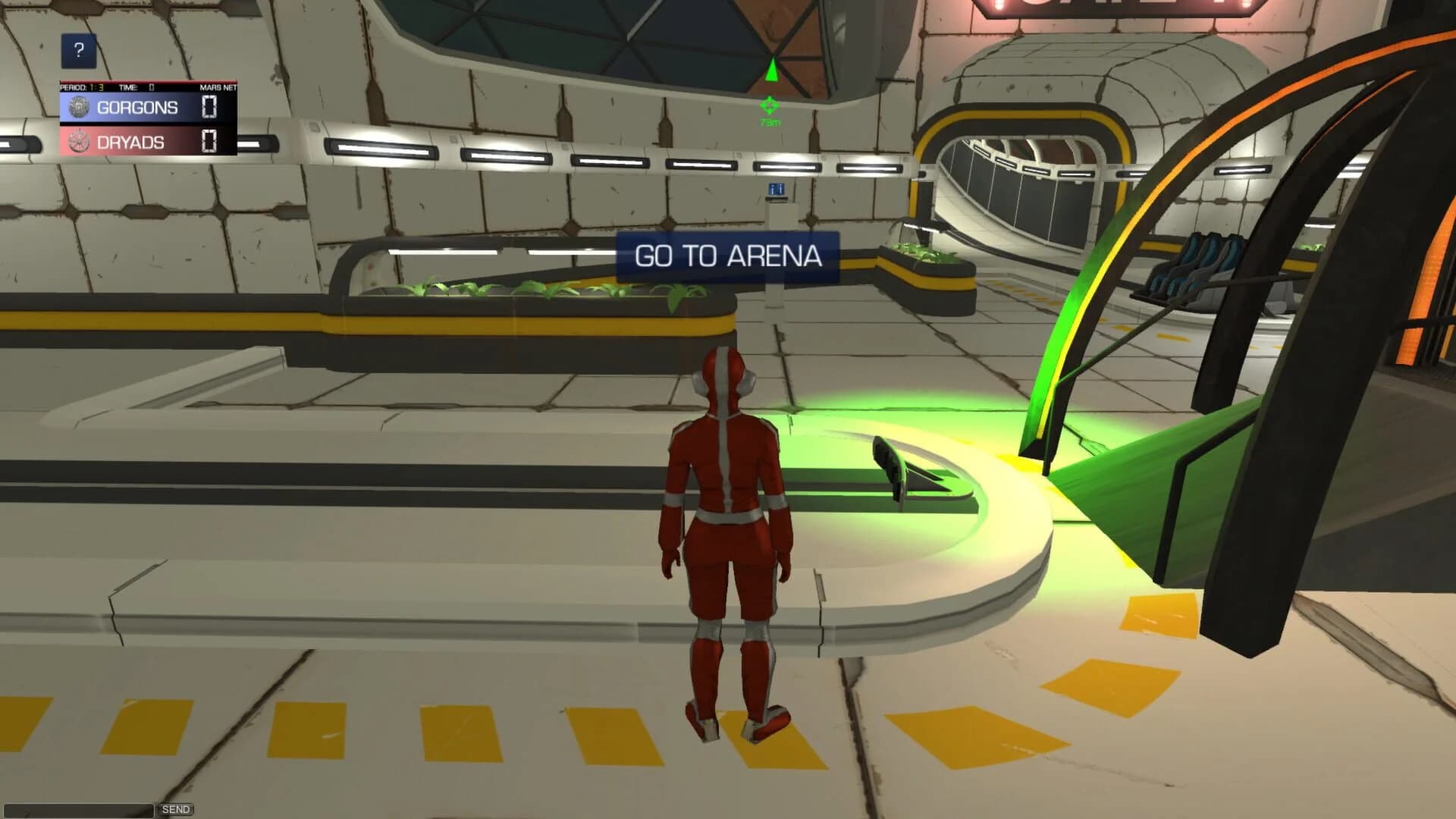Click the Gorgons team logo
Screen dimensions: 1456x819
pos(78,108)
